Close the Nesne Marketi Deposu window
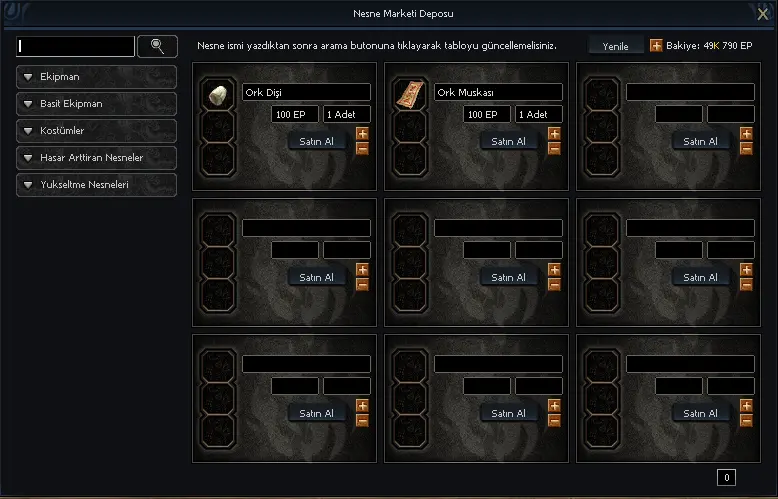Viewport: 778px width, 499px height. [763, 14]
